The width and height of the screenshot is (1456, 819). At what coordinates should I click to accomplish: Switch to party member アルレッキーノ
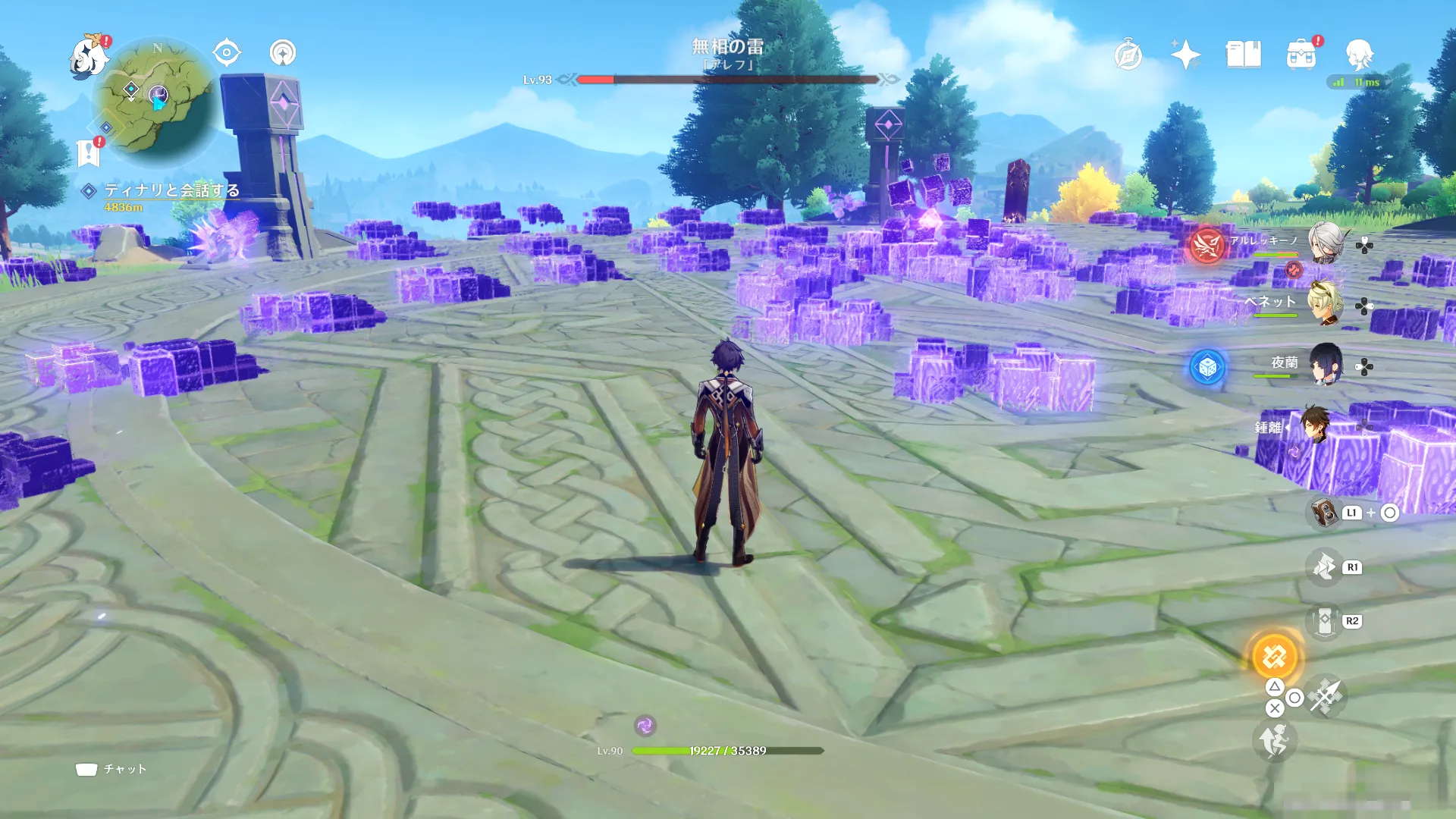tap(1324, 243)
